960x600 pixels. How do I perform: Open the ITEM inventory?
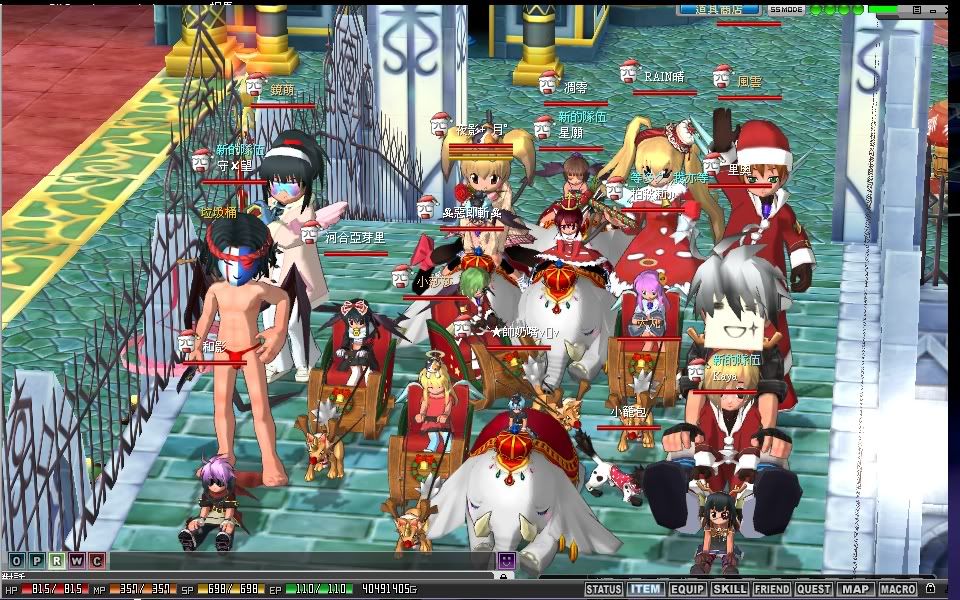tap(645, 590)
